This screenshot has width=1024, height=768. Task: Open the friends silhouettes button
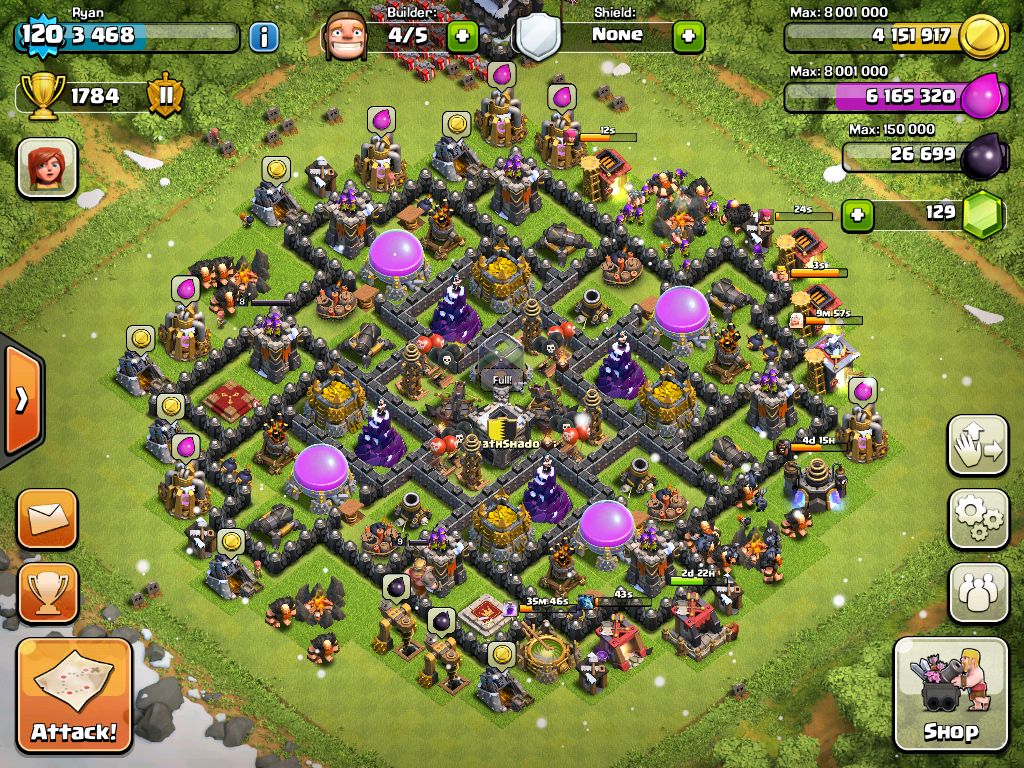click(x=978, y=592)
